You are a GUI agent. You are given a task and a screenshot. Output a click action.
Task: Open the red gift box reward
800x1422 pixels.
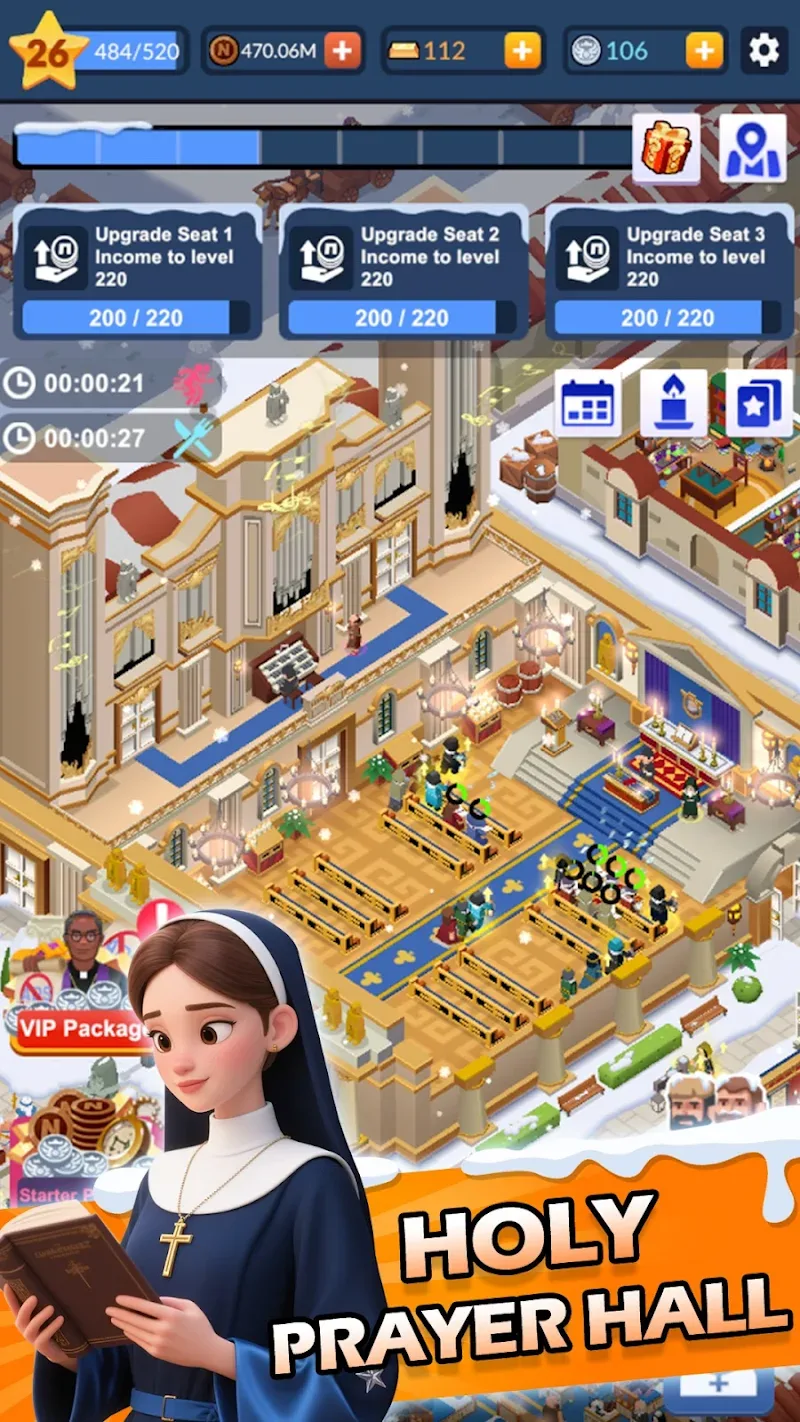(x=665, y=149)
